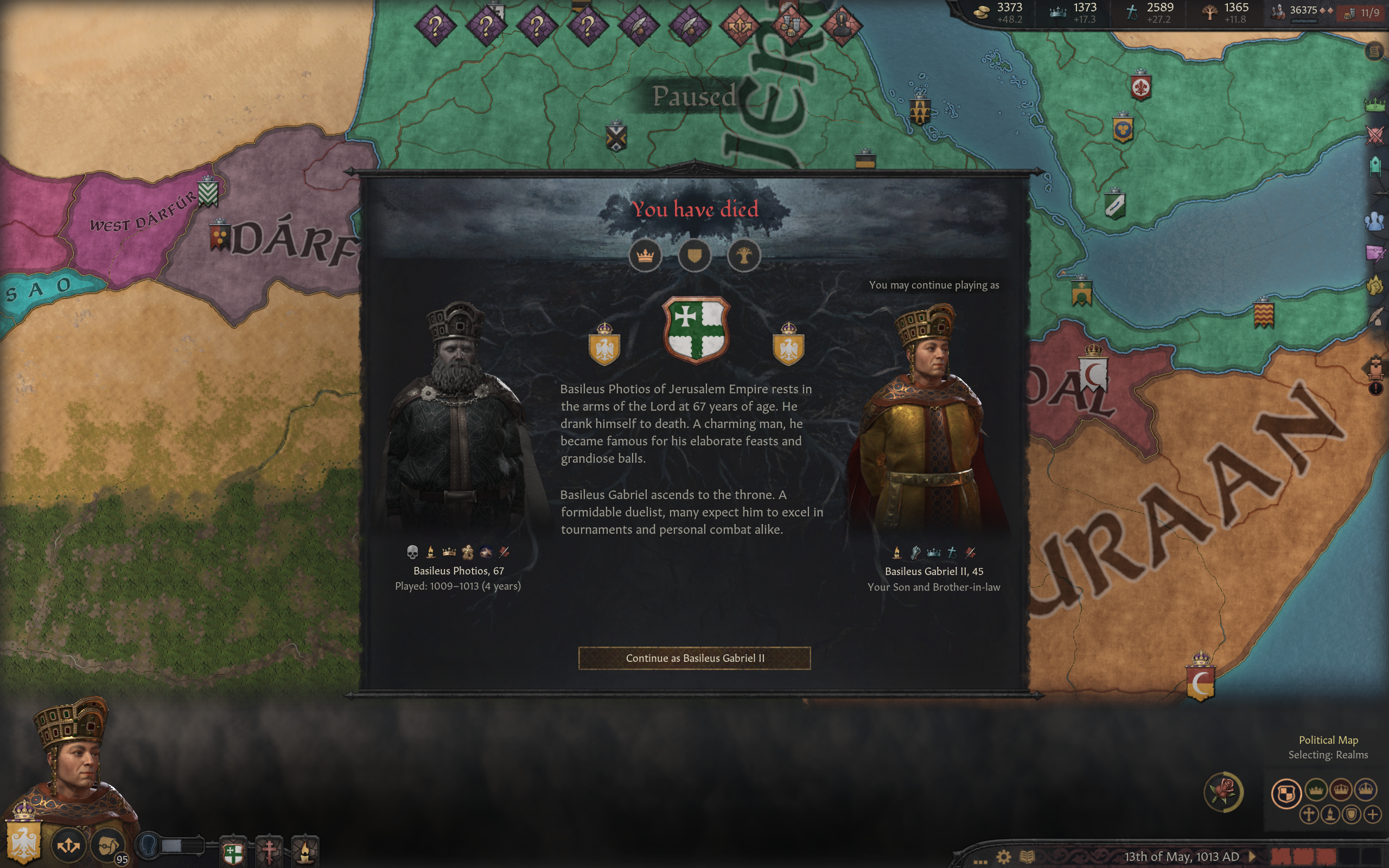
Task: Open the settings gear menu
Action: [x=1003, y=857]
